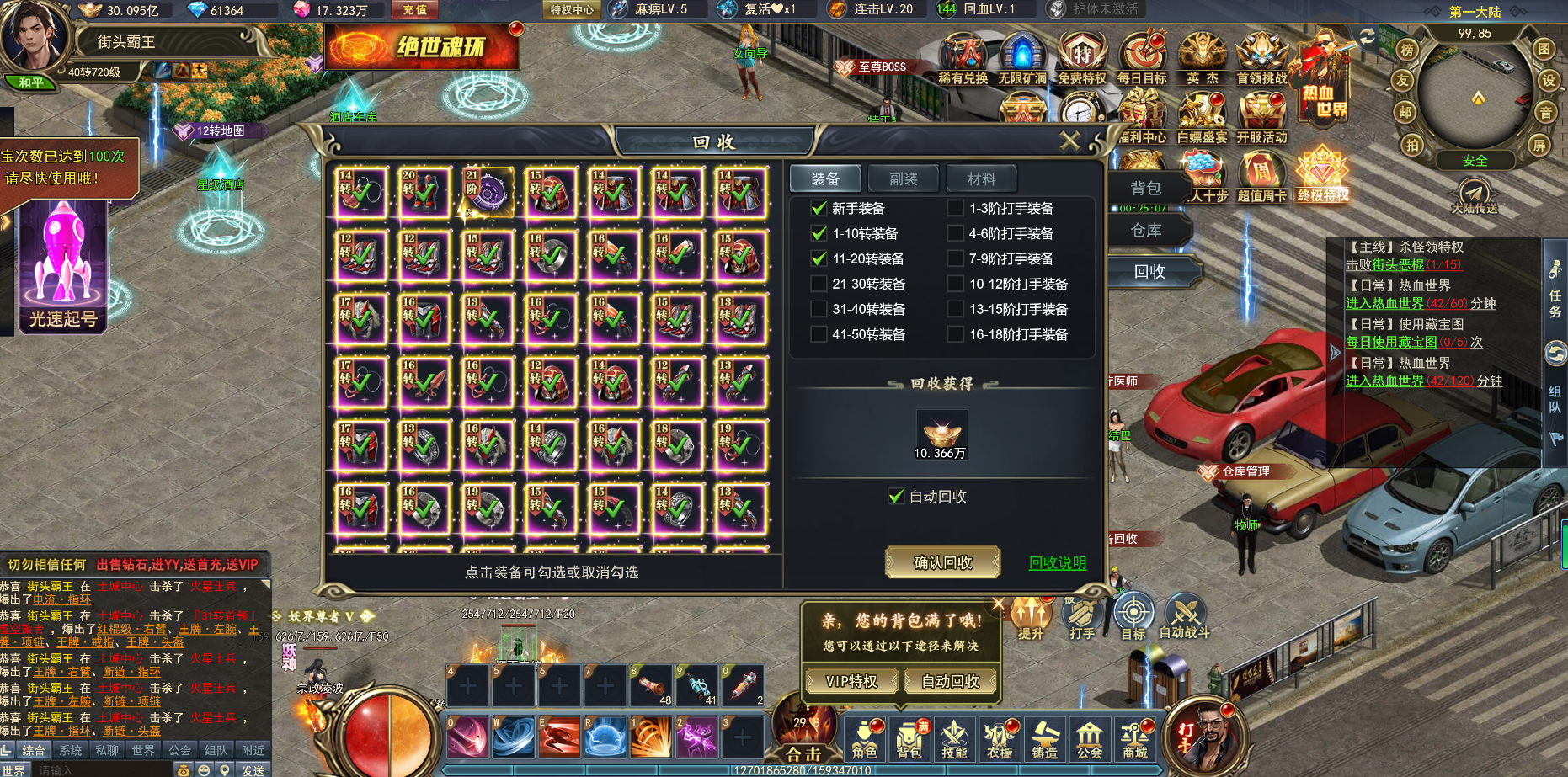The width and height of the screenshot is (1568, 777).
Task: Open the 技能 skills menu
Action: click(x=954, y=739)
